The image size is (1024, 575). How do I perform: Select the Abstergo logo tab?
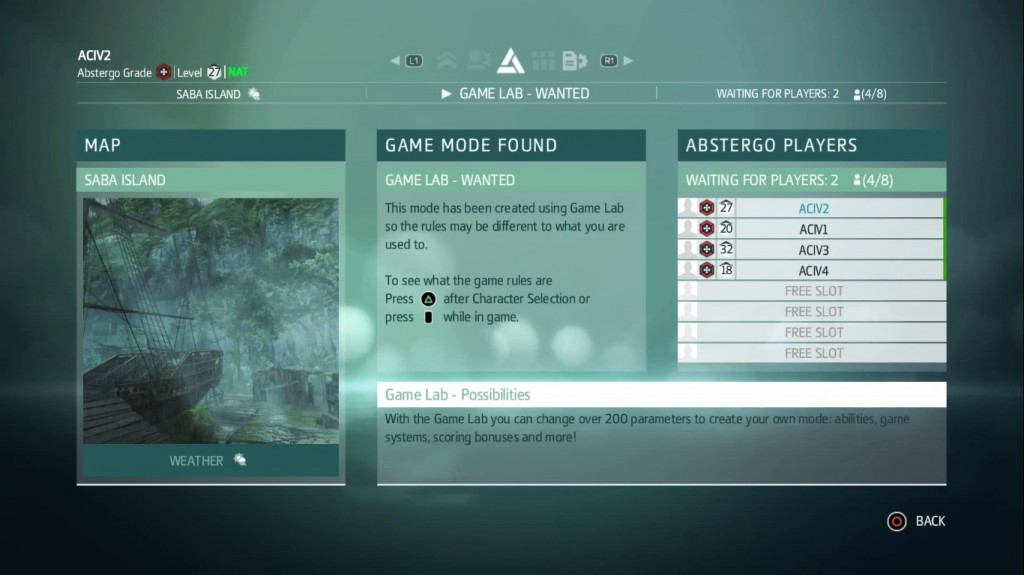tap(511, 61)
